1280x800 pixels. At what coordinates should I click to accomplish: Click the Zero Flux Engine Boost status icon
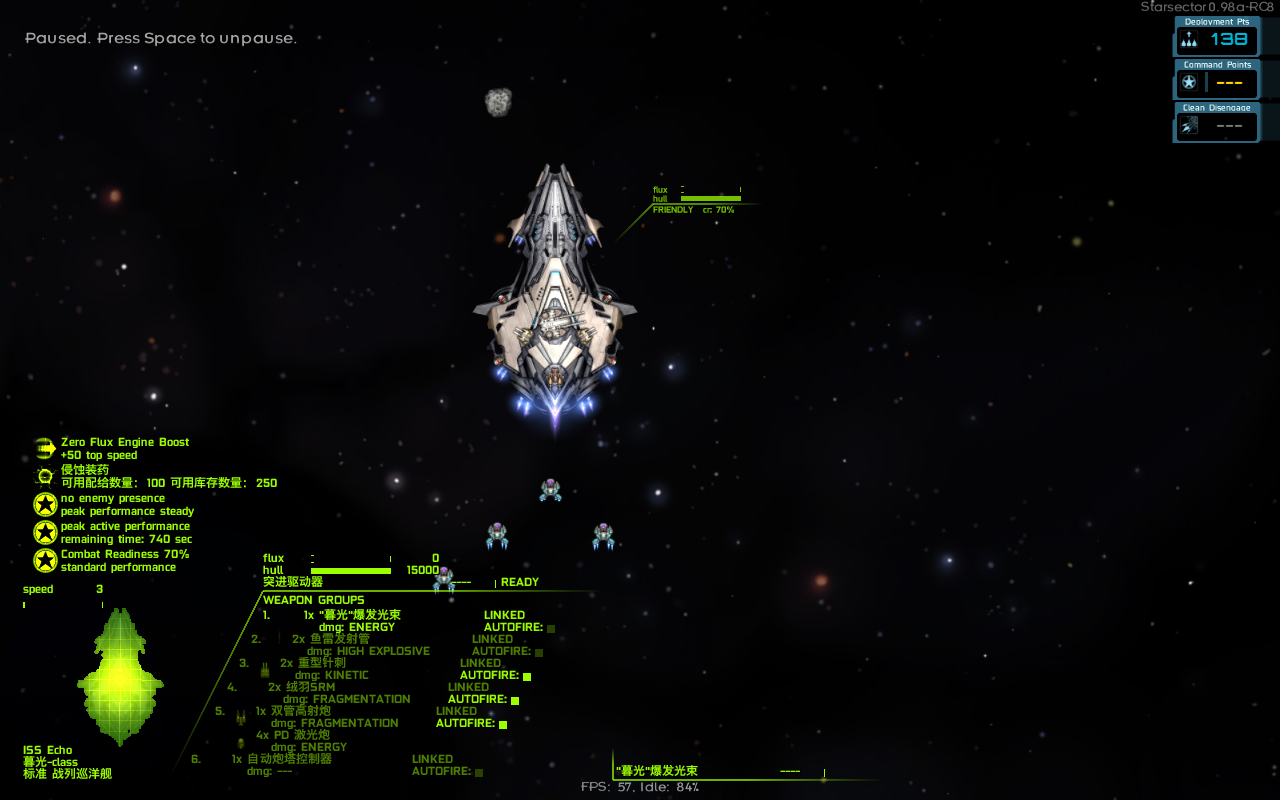click(44, 447)
